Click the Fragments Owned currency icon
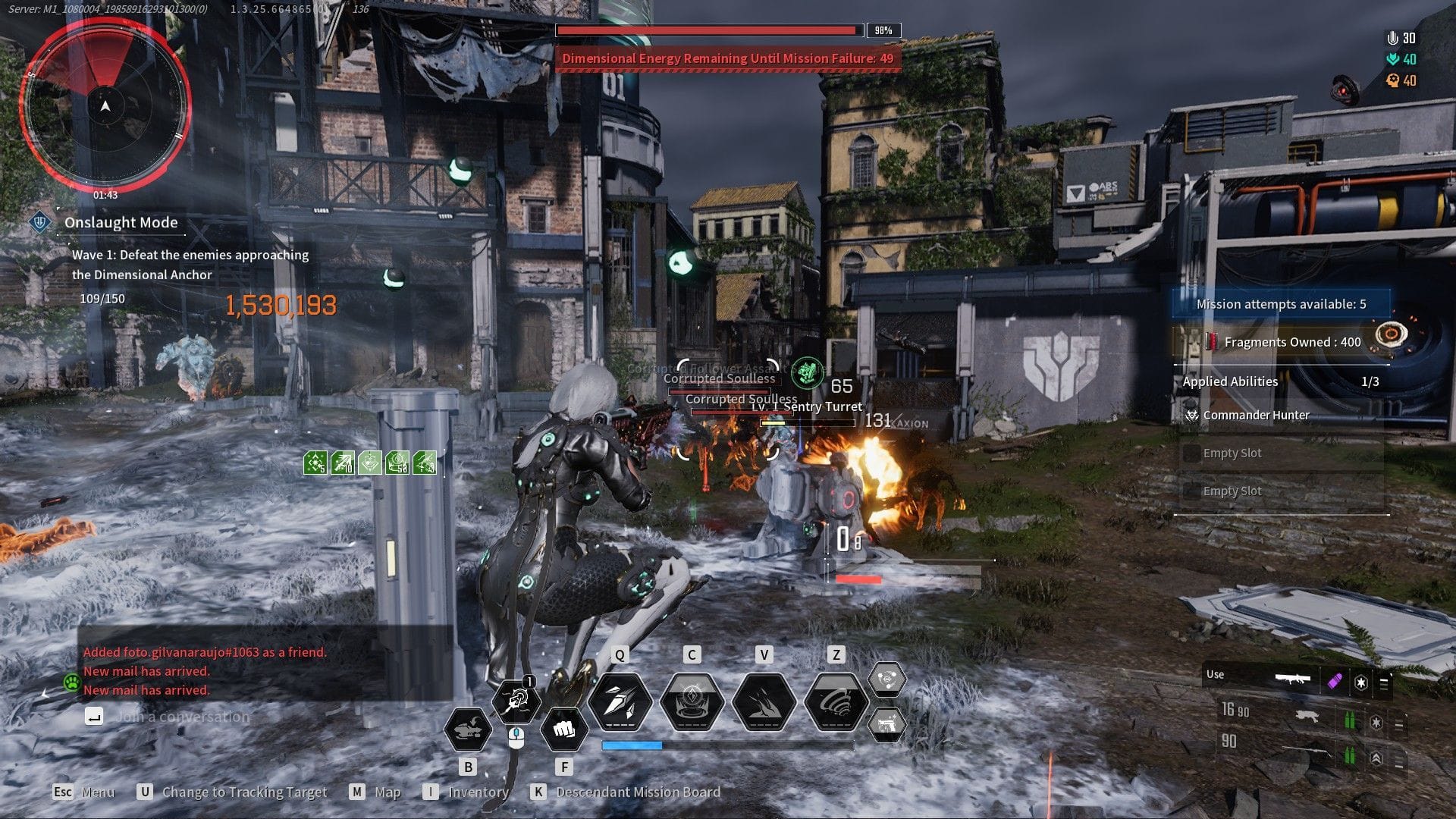Screen dimensions: 1456x819 [x=1213, y=342]
